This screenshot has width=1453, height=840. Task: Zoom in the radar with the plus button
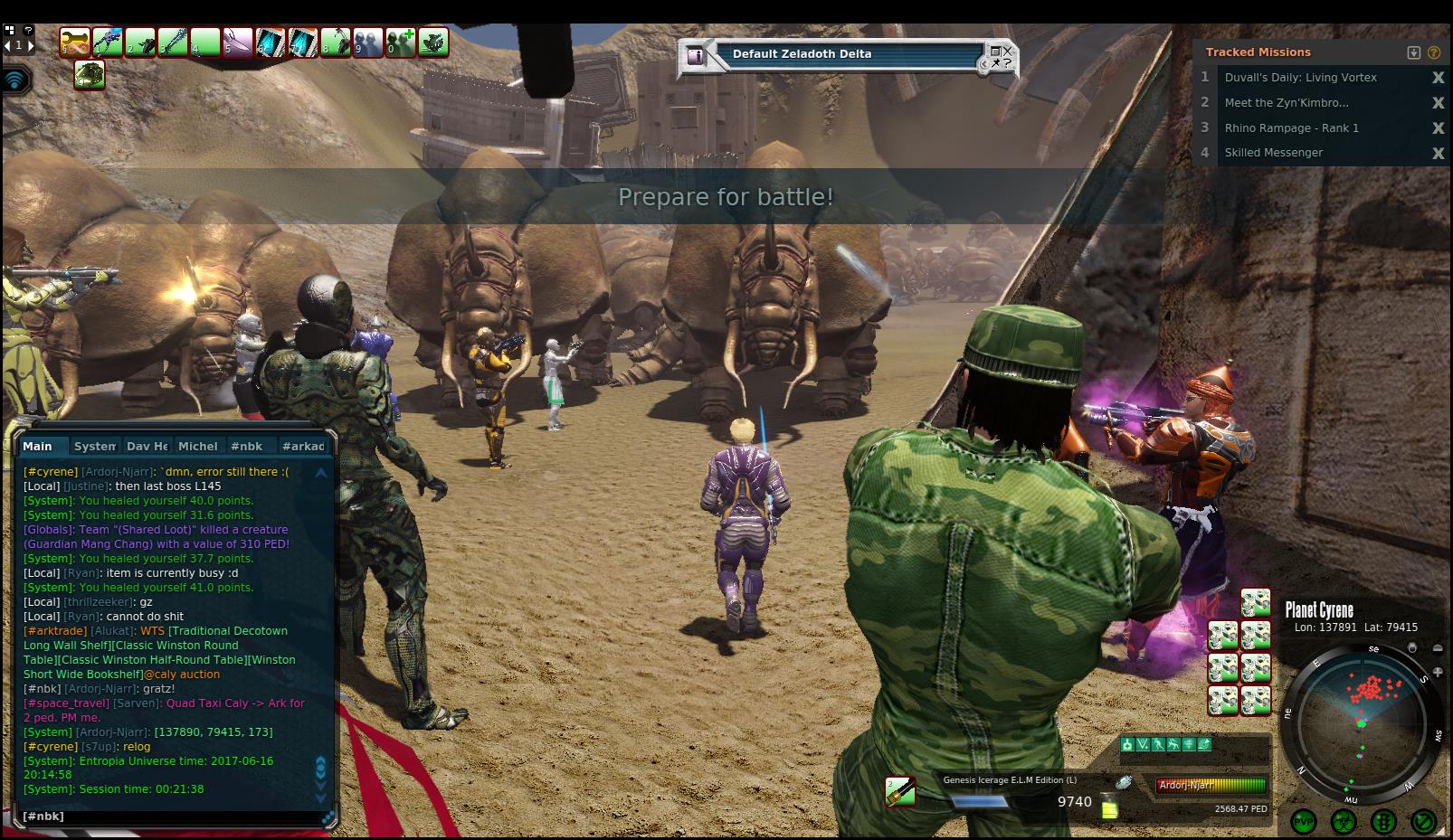coord(1438,672)
